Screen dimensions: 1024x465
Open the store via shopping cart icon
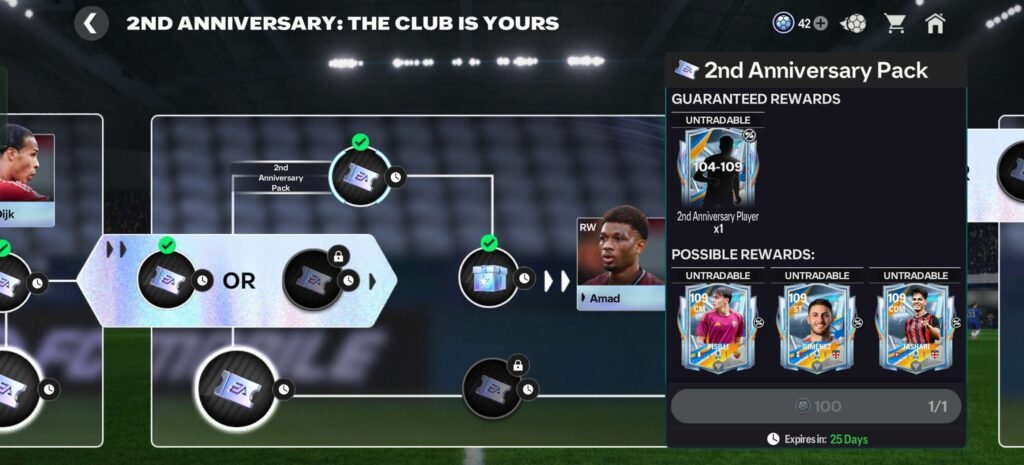click(894, 23)
